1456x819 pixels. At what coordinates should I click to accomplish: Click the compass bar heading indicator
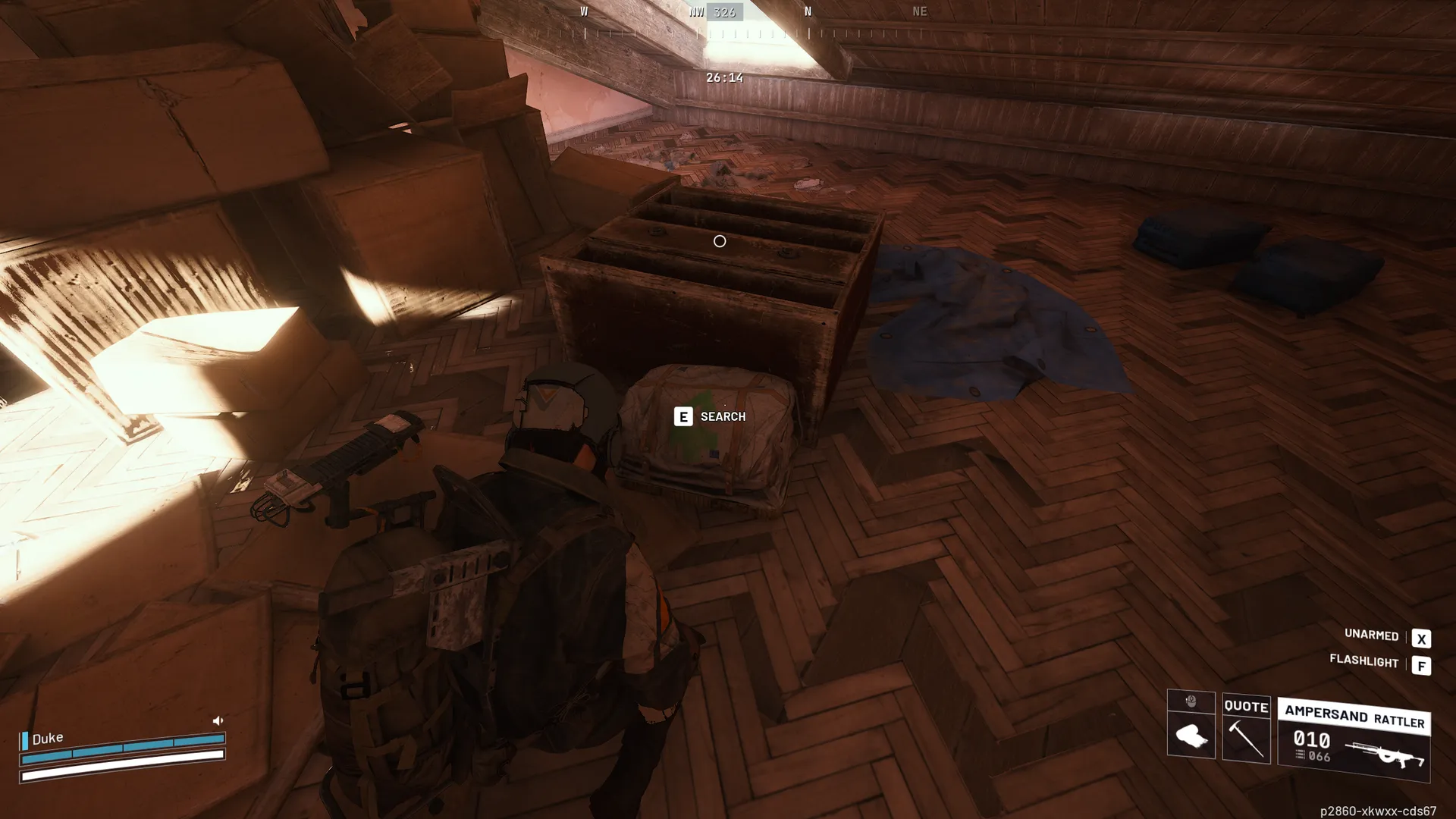pos(723,12)
